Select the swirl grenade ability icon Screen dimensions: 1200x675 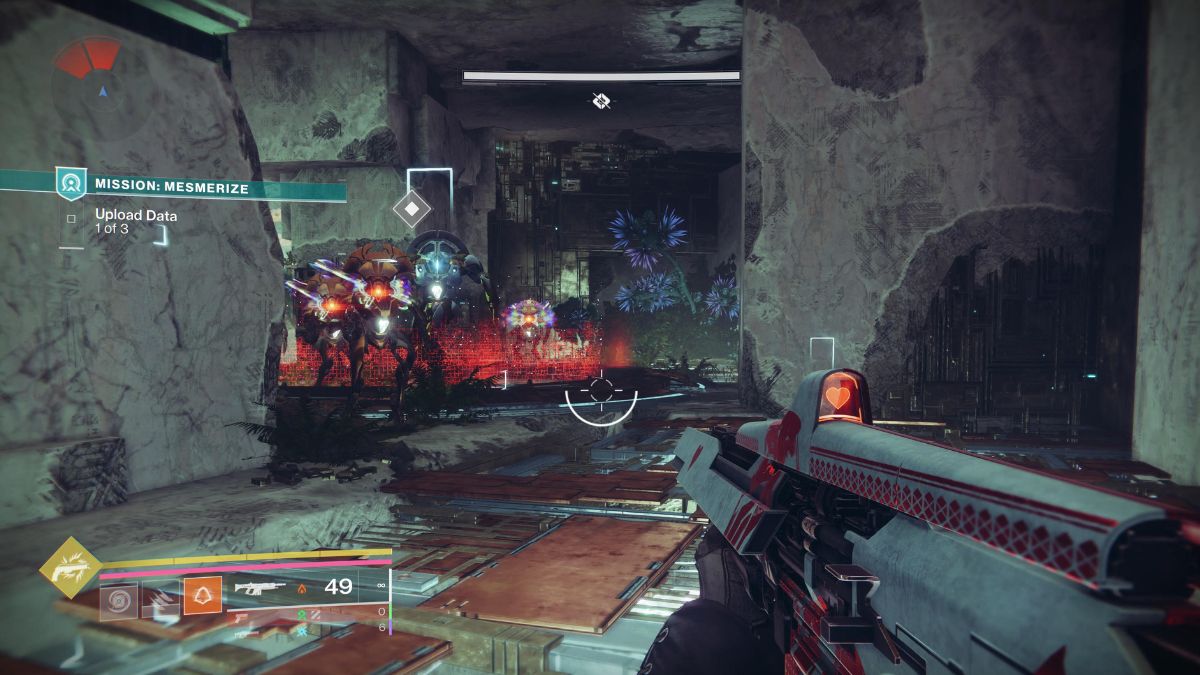118,600
